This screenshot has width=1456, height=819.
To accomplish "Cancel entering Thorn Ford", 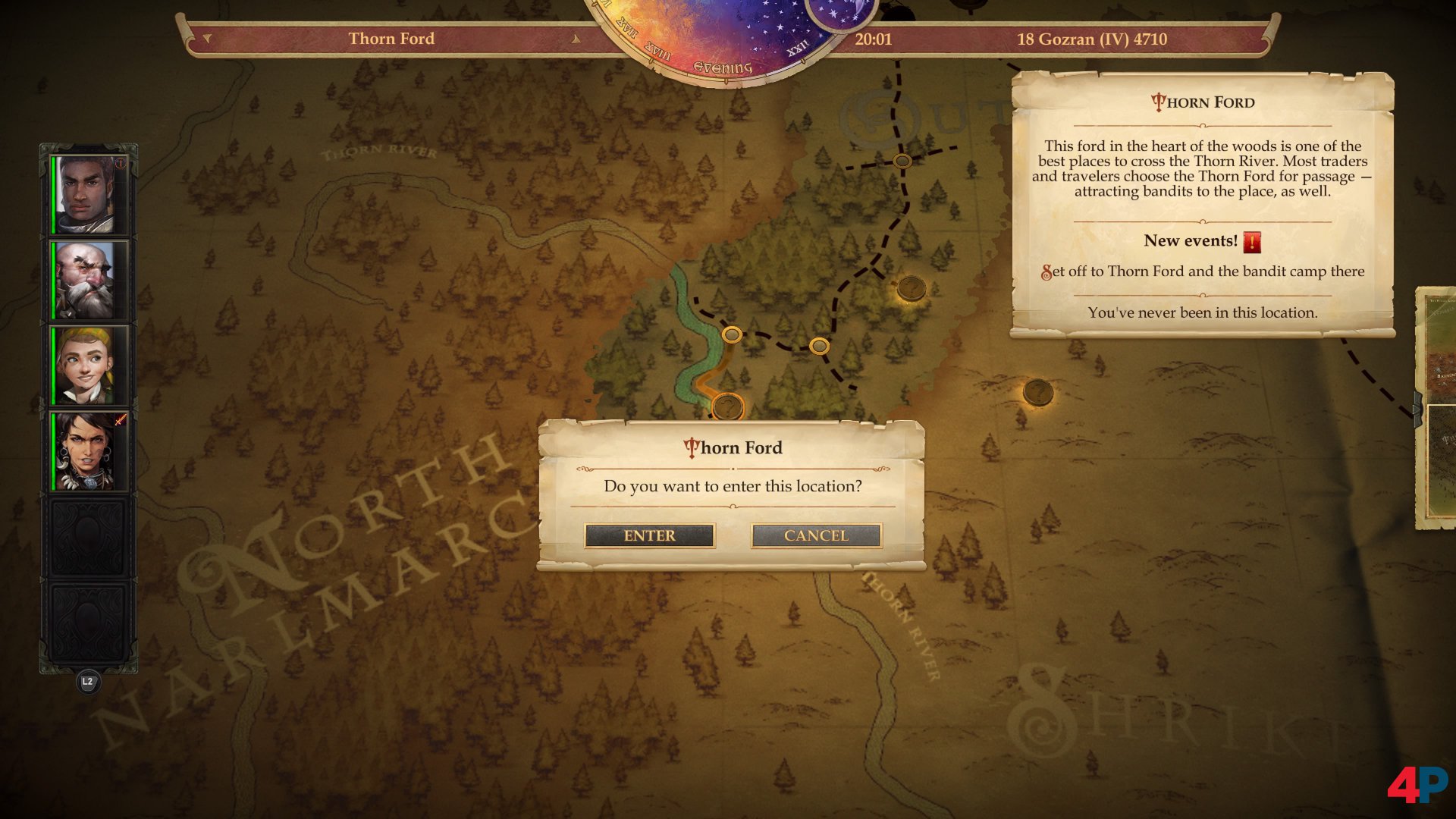I will point(816,535).
